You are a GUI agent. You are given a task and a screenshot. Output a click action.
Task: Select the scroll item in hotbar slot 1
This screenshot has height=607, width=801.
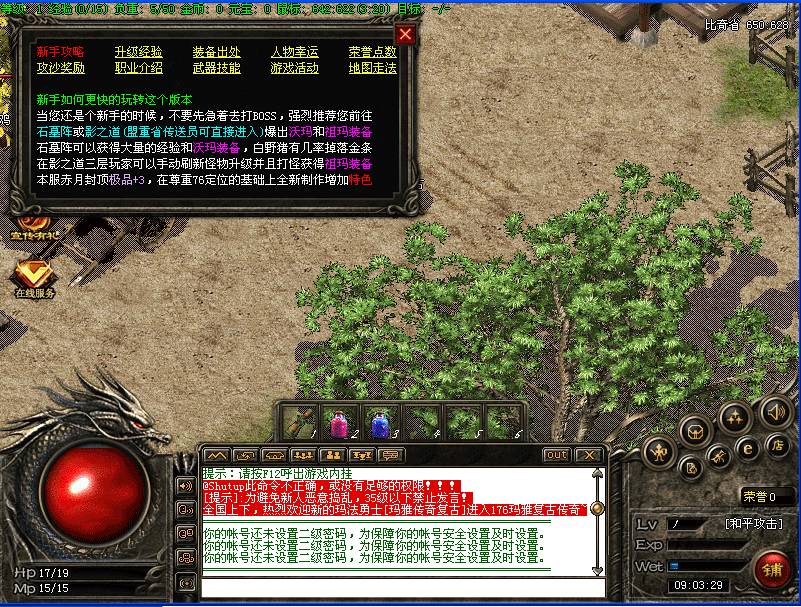(300, 421)
